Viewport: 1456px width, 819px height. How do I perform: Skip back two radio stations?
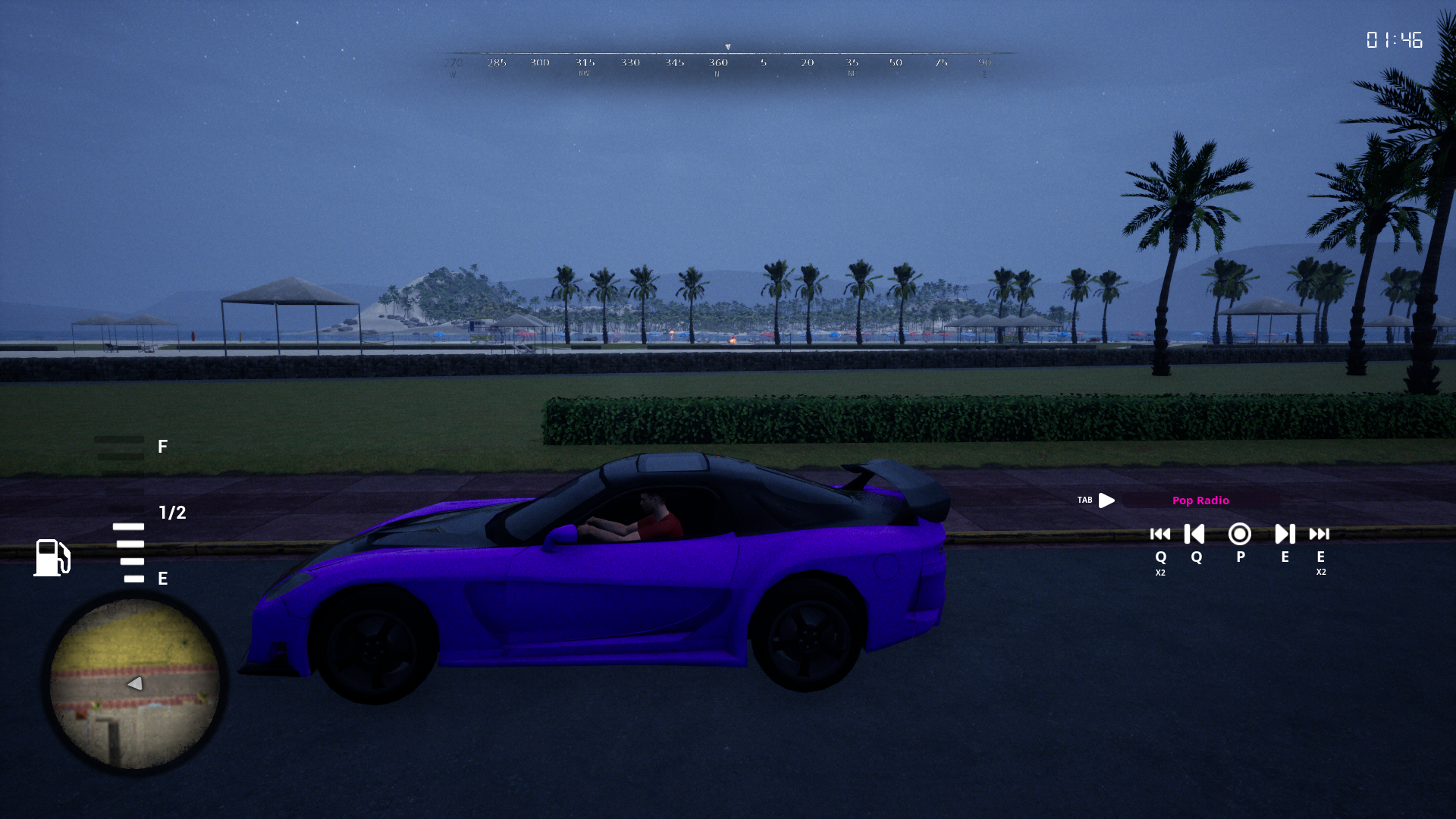(x=1160, y=535)
